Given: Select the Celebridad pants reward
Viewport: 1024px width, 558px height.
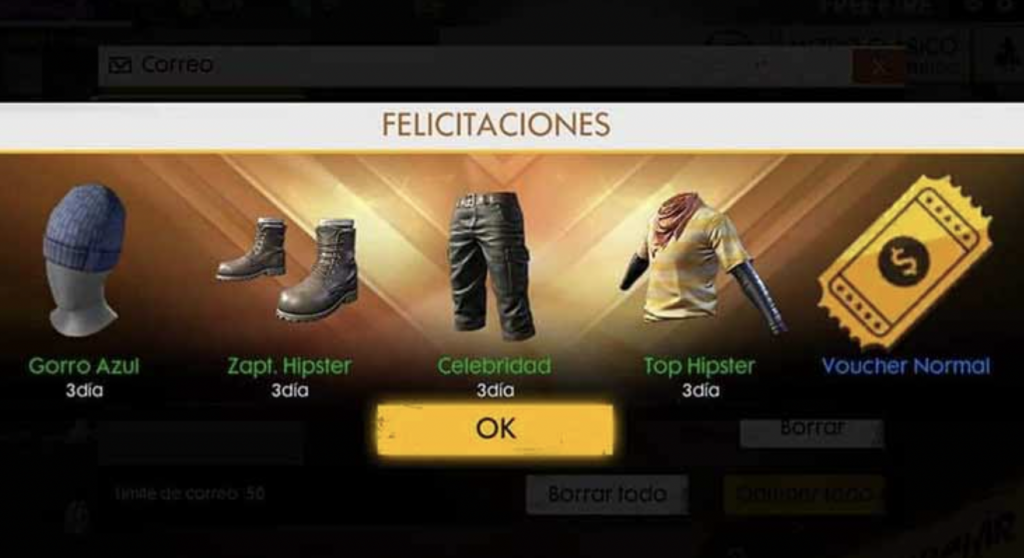Looking at the screenshot, I should coord(491,266).
